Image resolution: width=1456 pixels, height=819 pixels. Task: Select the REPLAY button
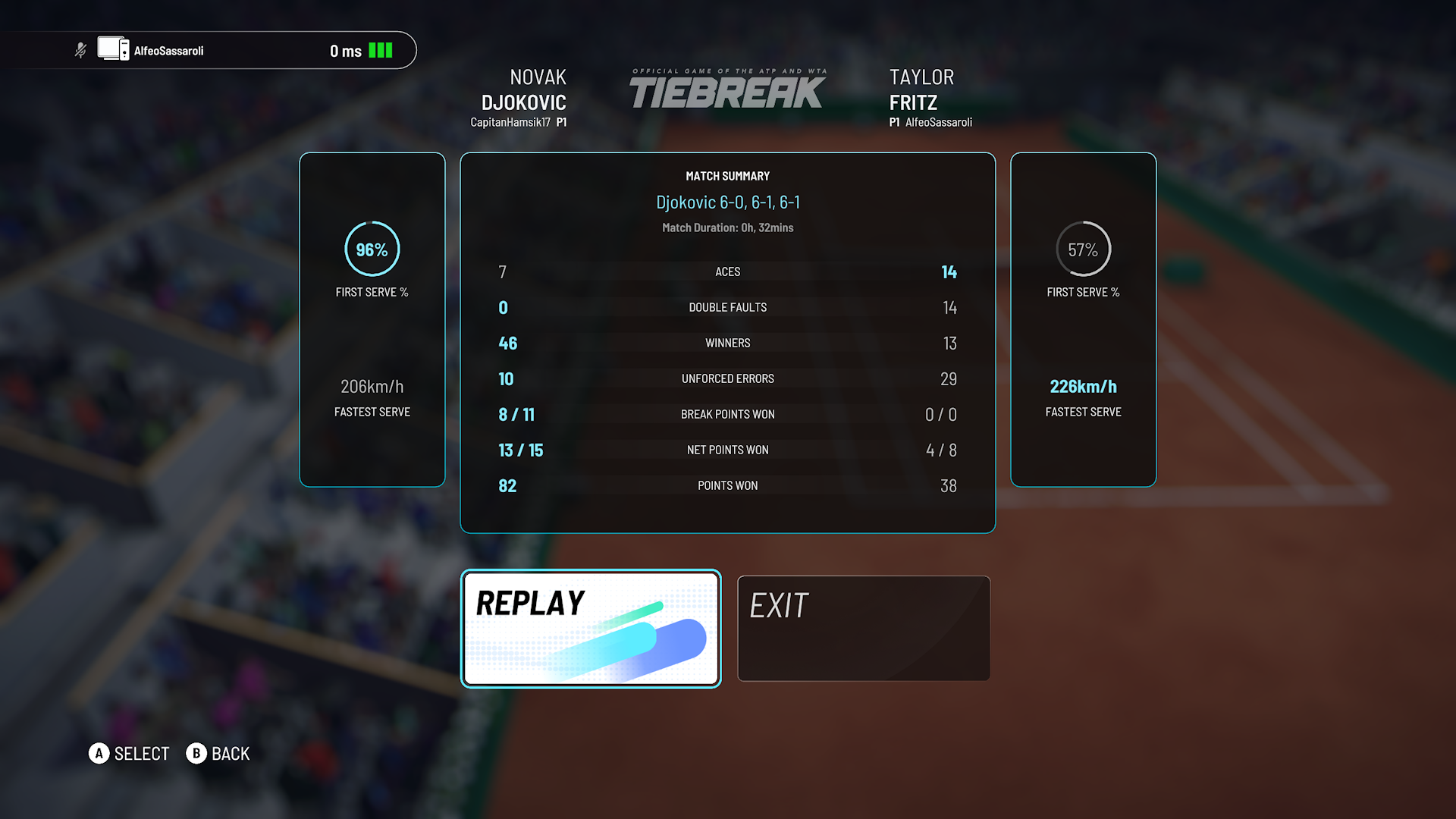pyautogui.click(x=591, y=629)
